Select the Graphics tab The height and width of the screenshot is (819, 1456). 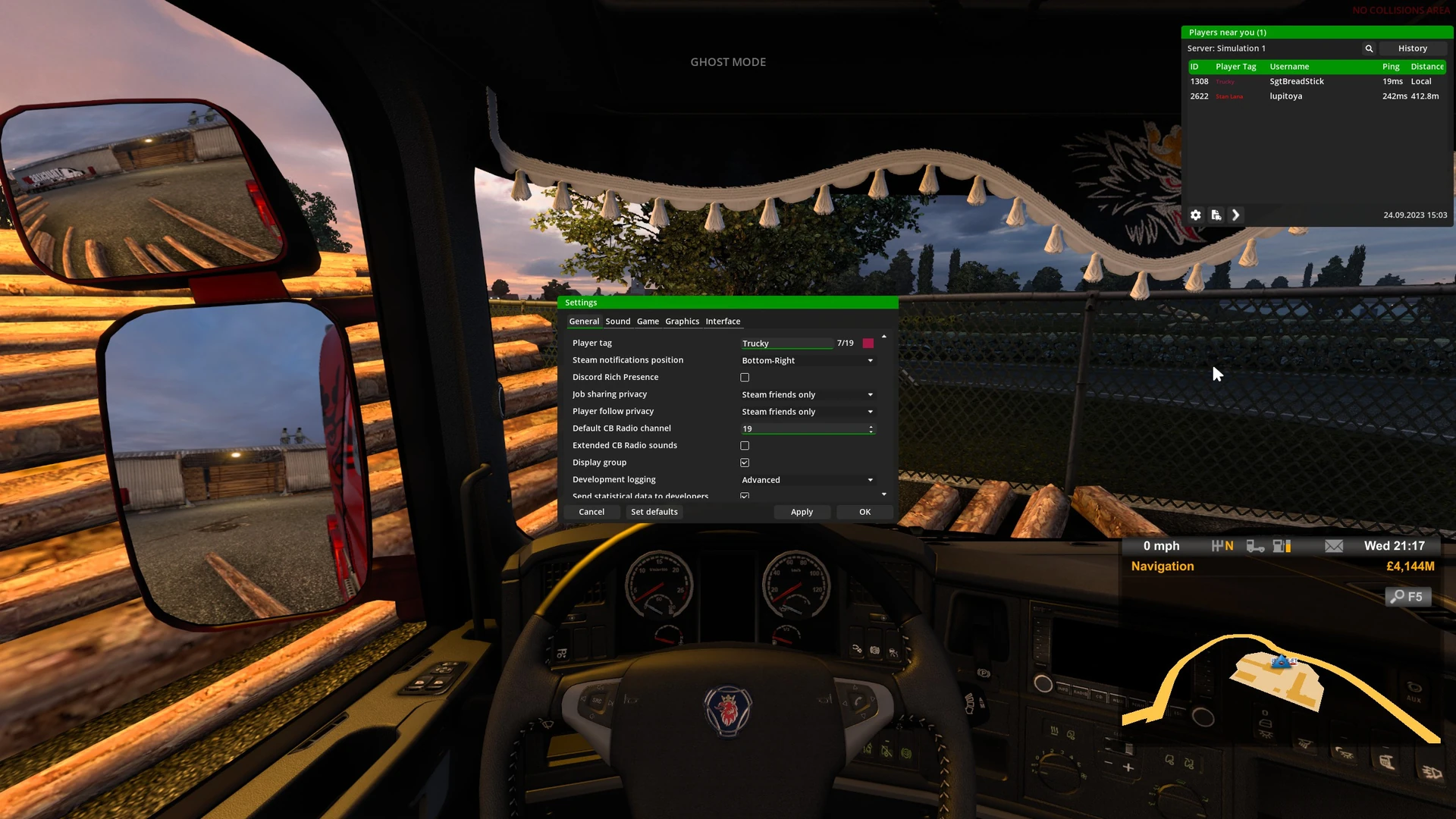(682, 322)
